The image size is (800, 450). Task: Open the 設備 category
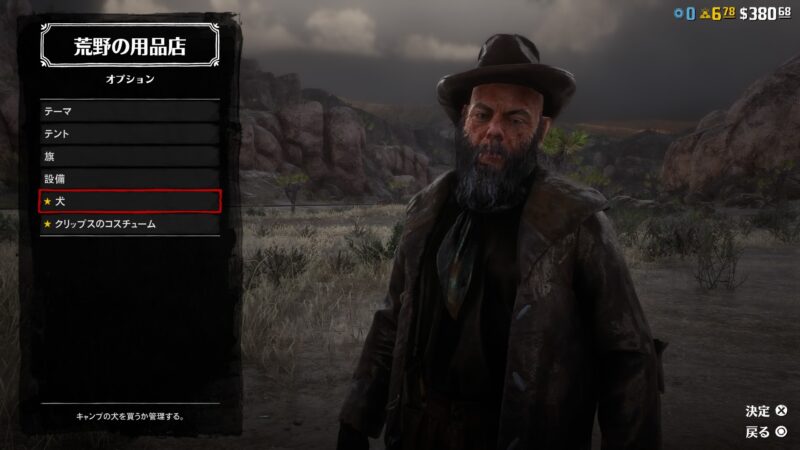pyautogui.click(x=129, y=179)
